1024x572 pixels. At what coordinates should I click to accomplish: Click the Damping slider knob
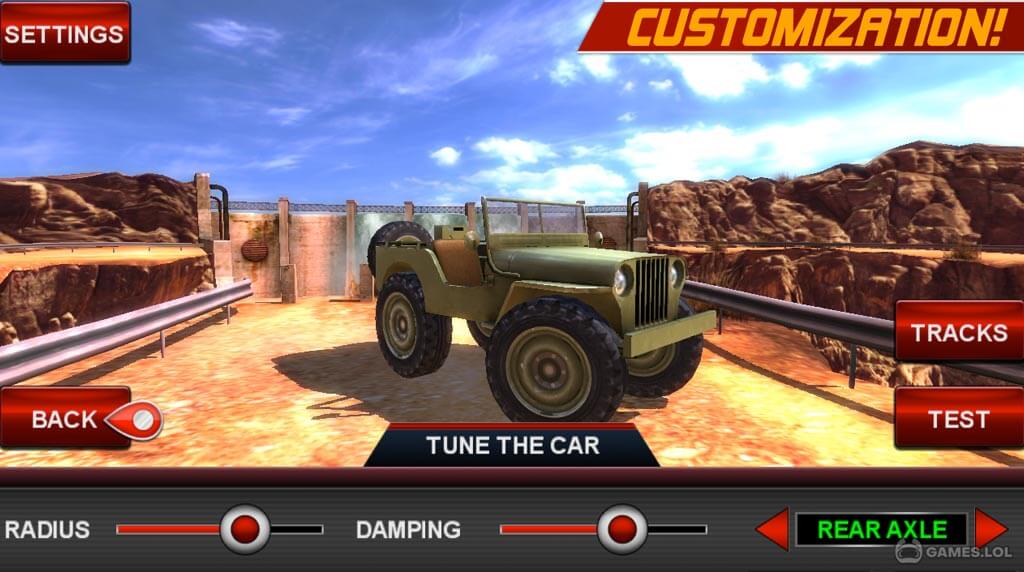pos(622,529)
